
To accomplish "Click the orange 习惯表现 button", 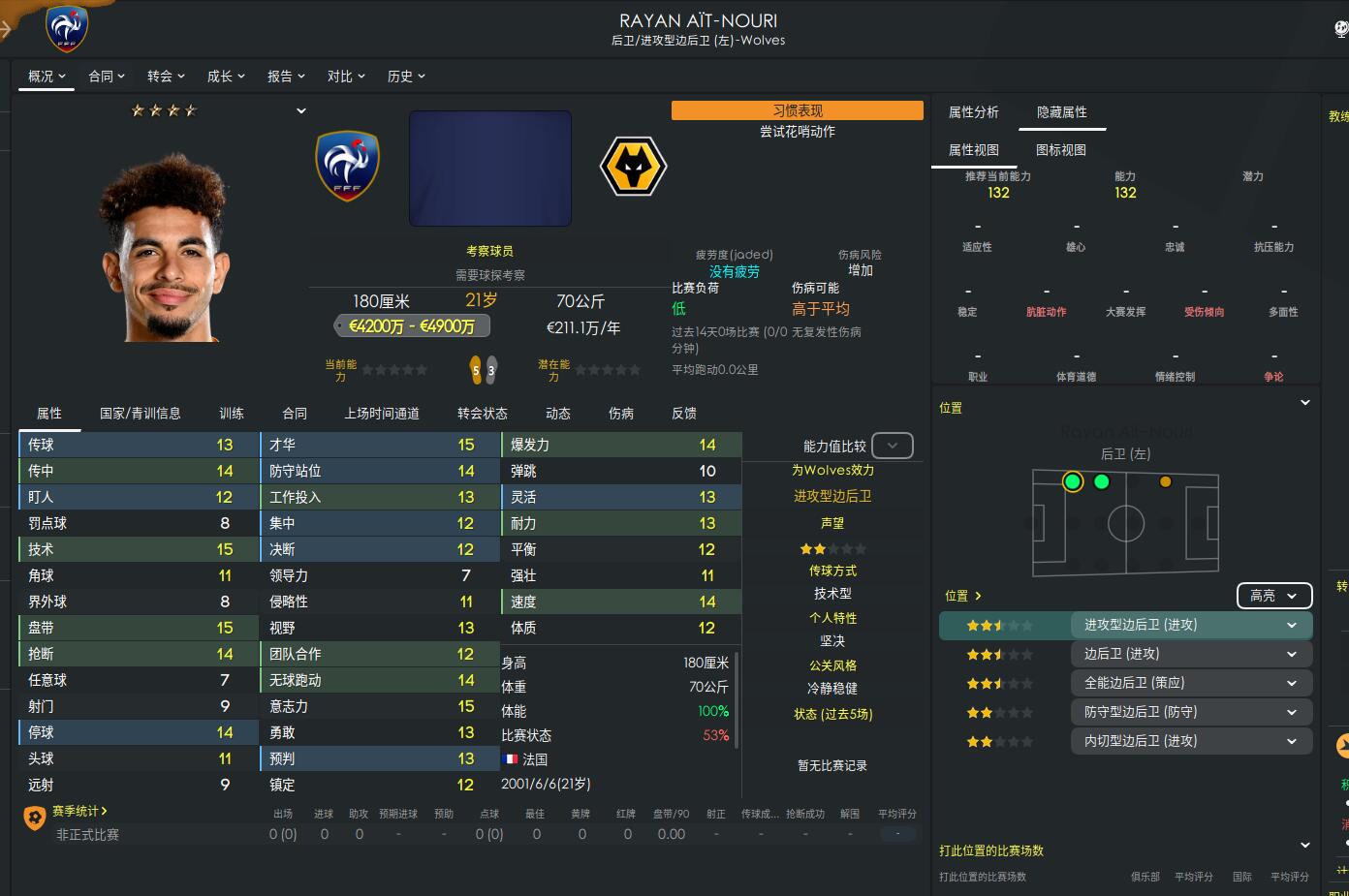I will pos(797,109).
